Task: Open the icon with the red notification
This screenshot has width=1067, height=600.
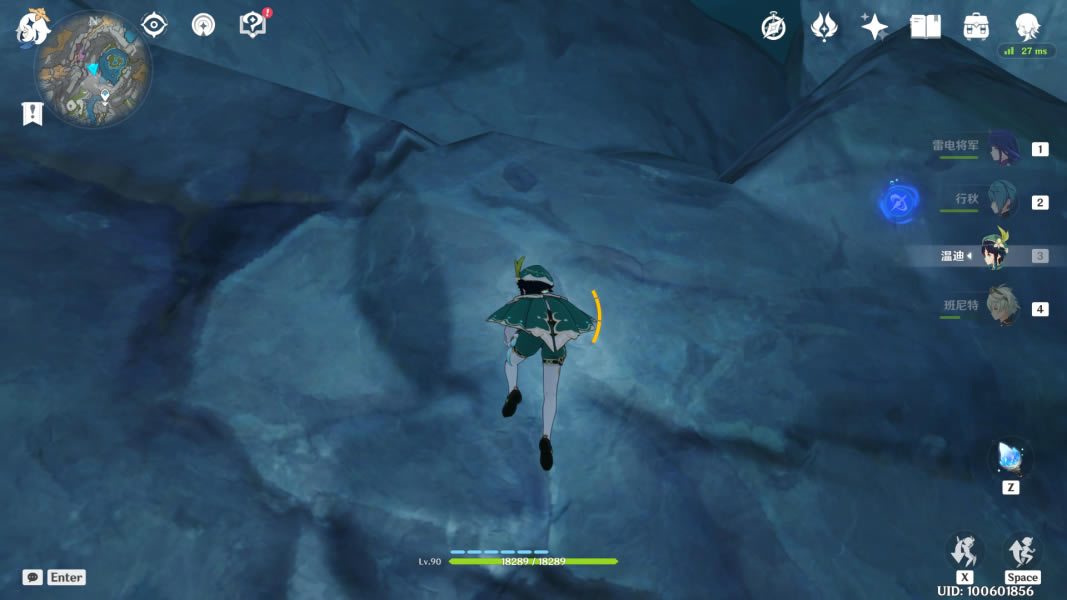Action: [x=254, y=25]
